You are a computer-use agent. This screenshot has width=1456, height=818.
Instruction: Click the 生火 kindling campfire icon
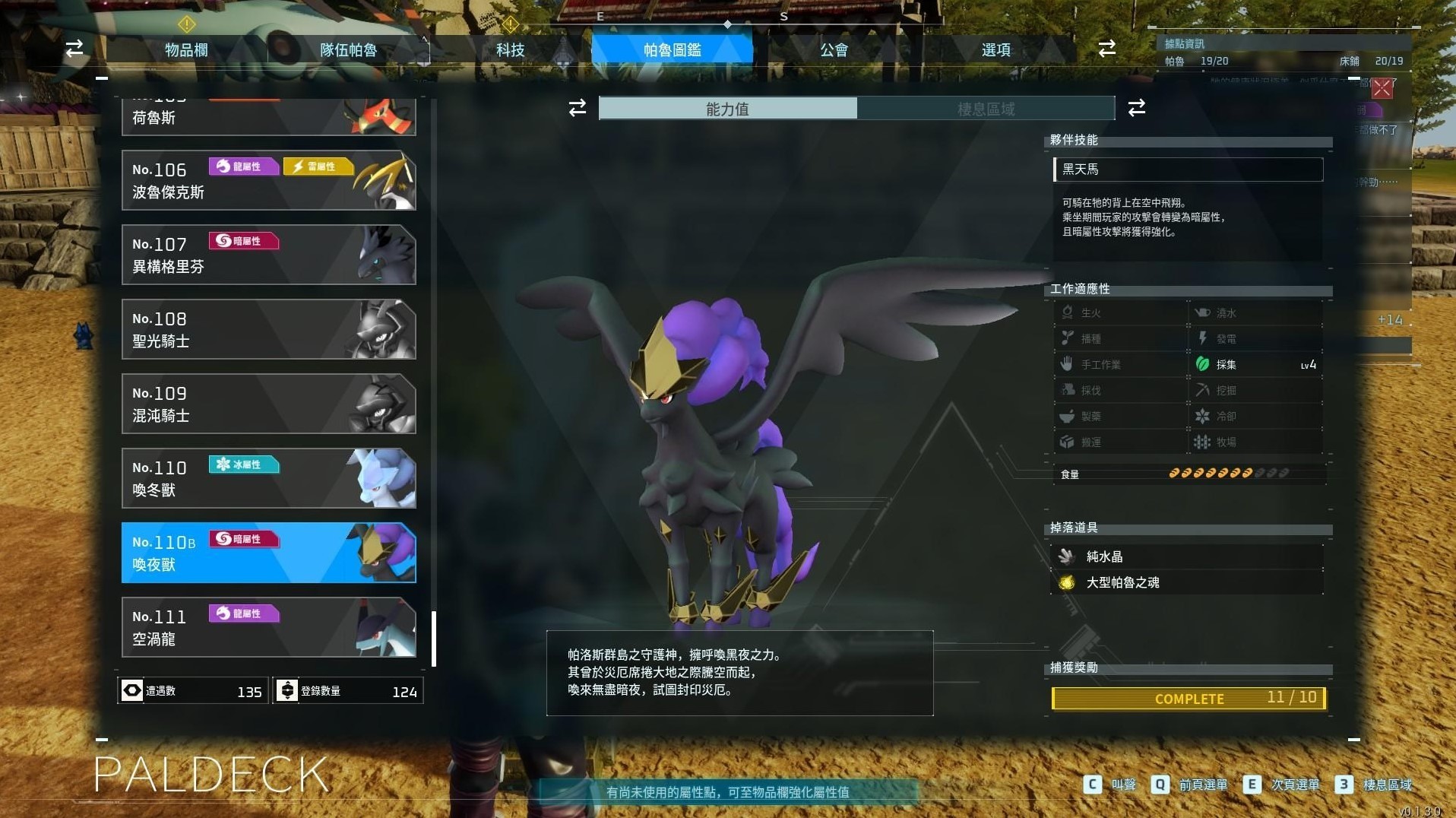point(1068,312)
